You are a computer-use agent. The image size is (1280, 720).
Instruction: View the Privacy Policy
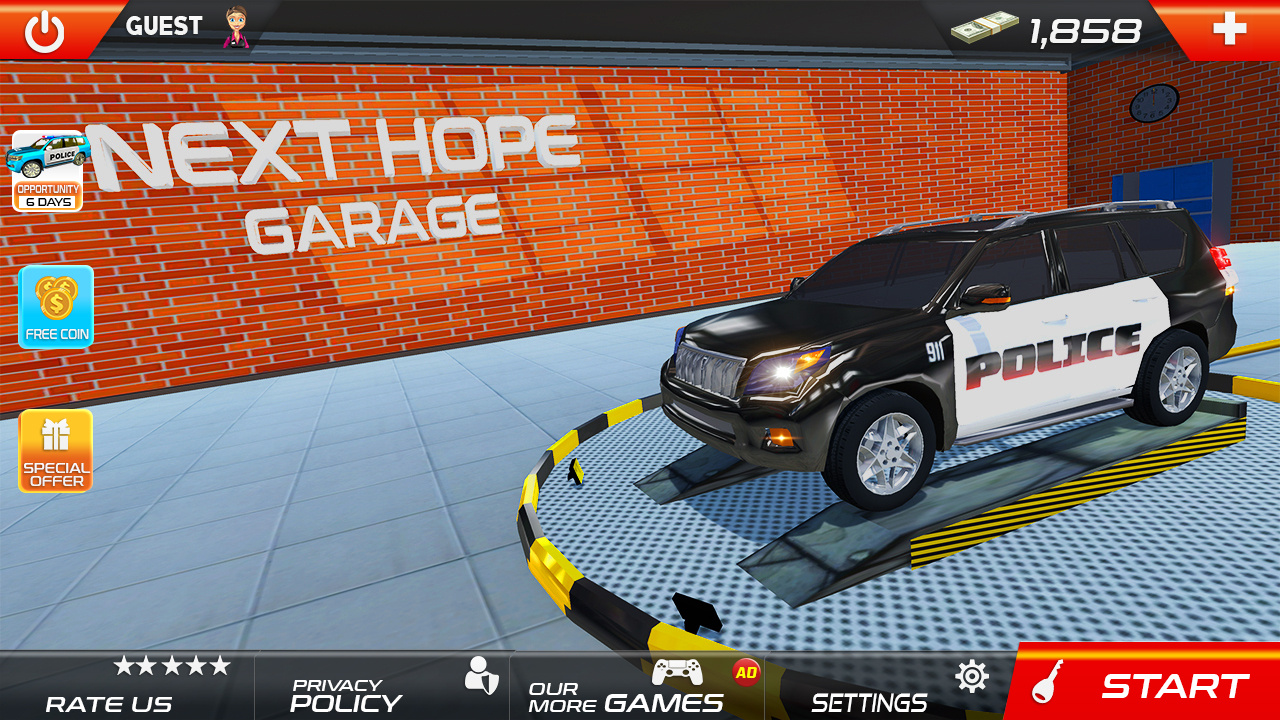pos(382,686)
